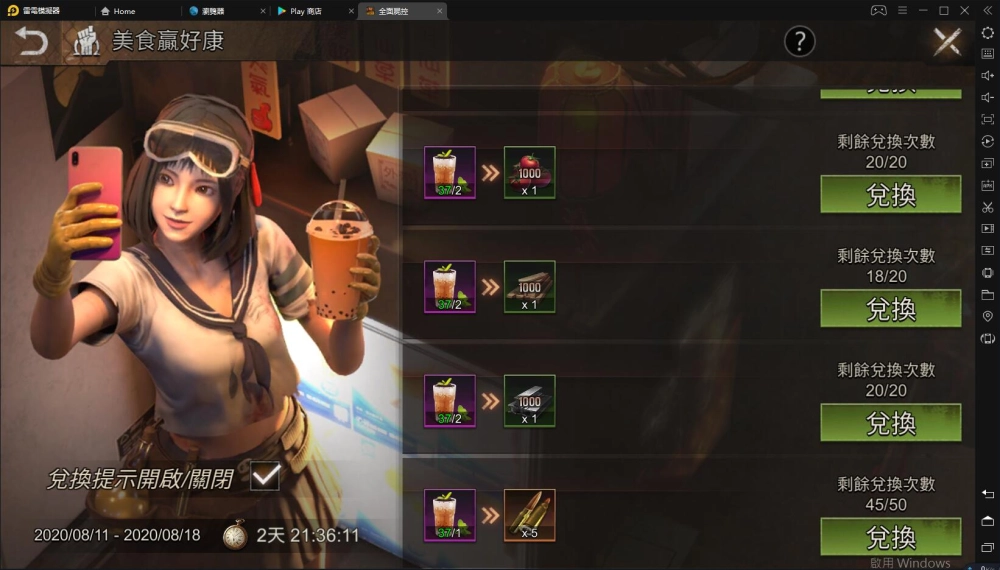Select the 1000 steel ingot reward icon
The height and width of the screenshot is (570, 1000).
pos(529,401)
